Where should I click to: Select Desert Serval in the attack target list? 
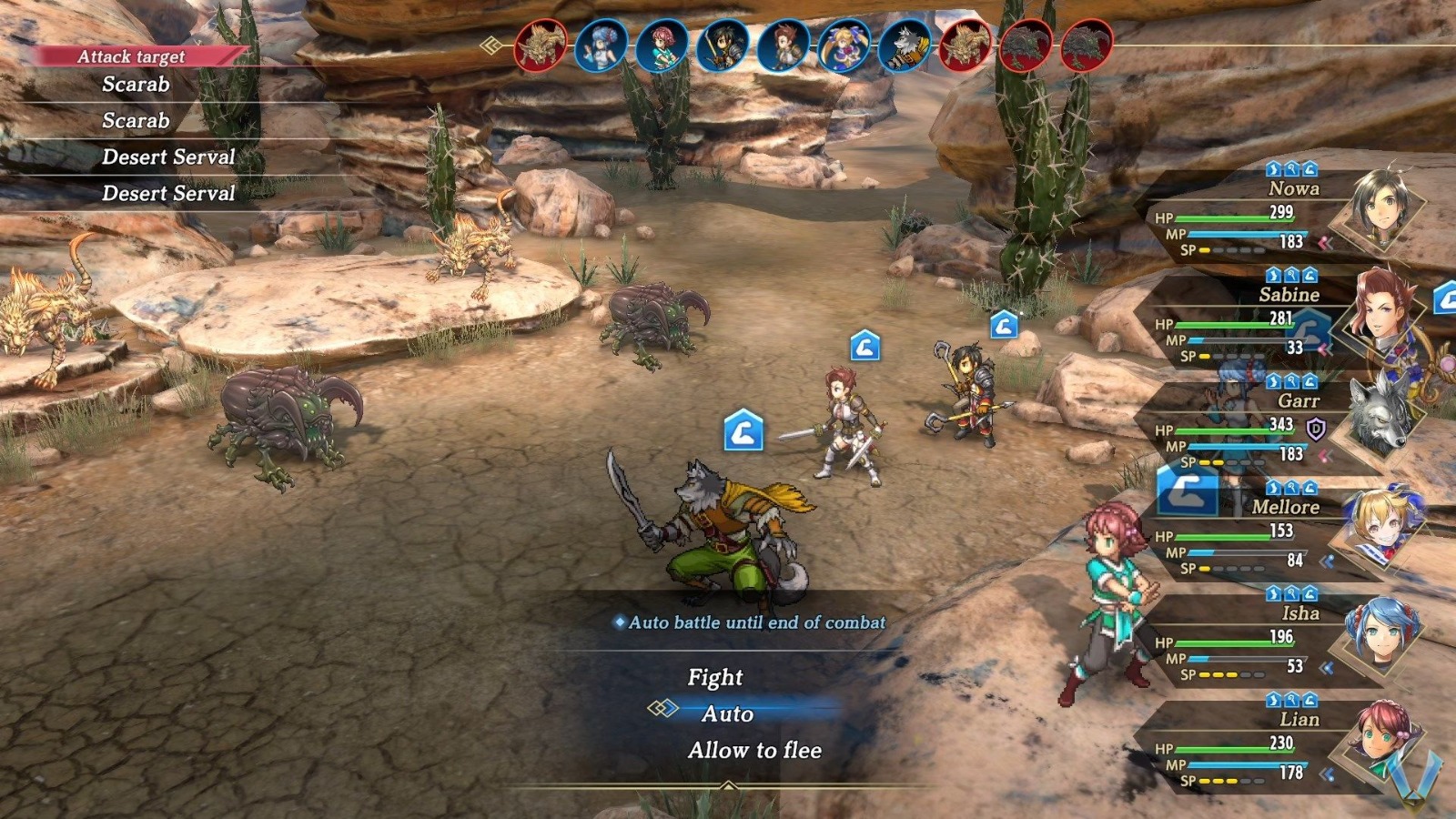(168, 157)
